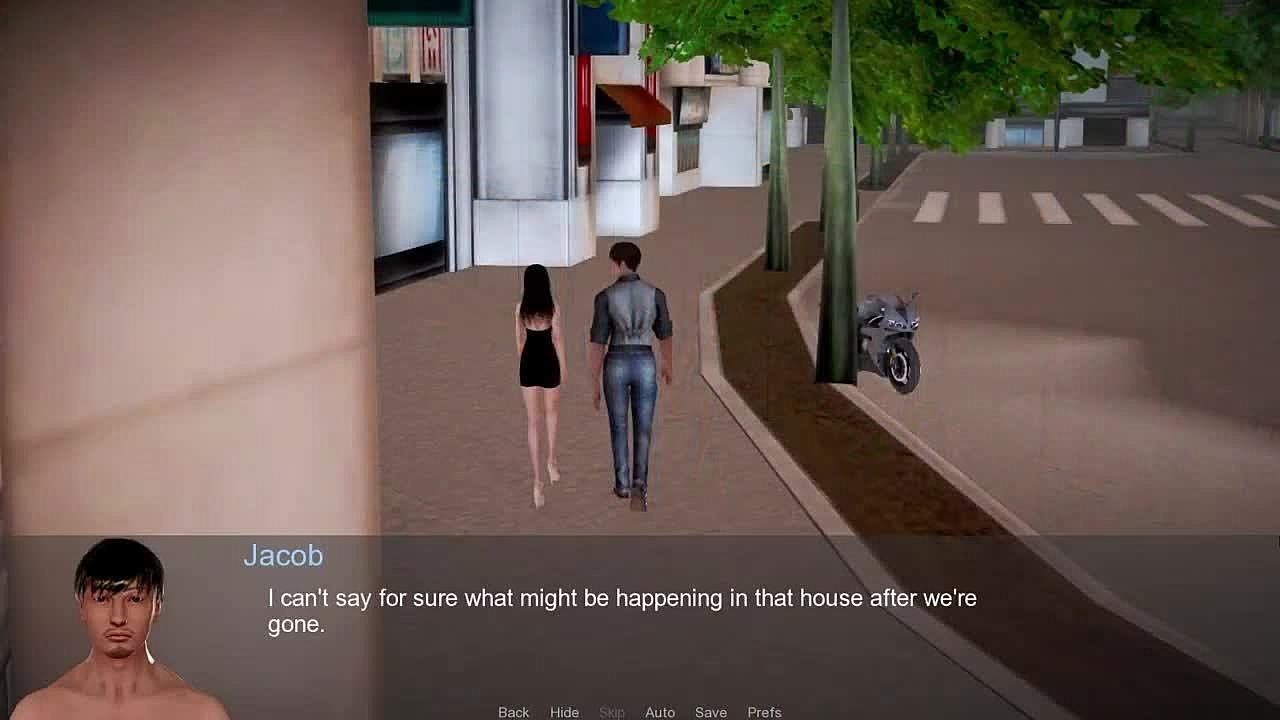Image resolution: width=1280 pixels, height=720 pixels.
Task: Turn on Auto dialogue advance
Action: point(660,712)
